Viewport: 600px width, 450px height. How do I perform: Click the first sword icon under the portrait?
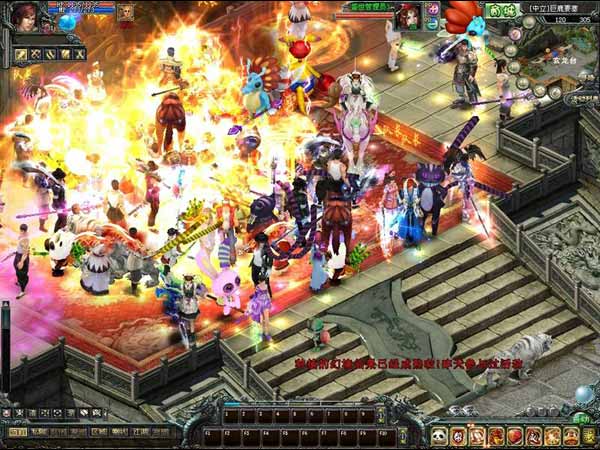click(x=21, y=53)
